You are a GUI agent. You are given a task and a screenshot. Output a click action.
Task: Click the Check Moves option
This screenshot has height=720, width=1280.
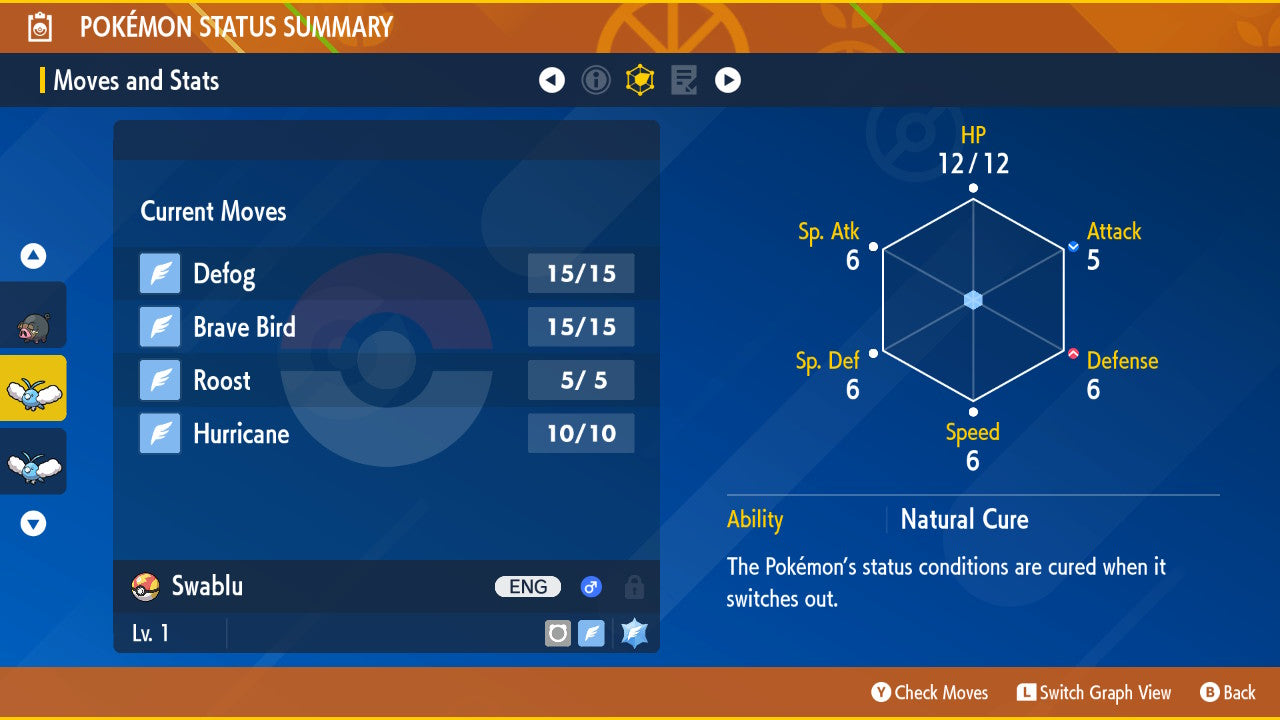click(x=930, y=692)
